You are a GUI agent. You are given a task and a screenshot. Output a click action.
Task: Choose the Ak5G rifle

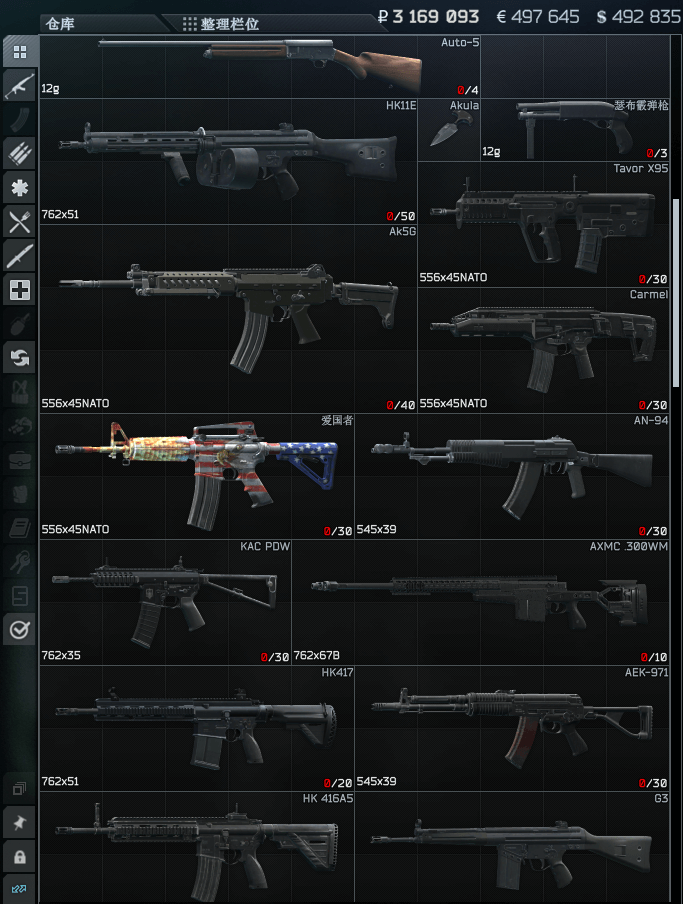pos(228,318)
